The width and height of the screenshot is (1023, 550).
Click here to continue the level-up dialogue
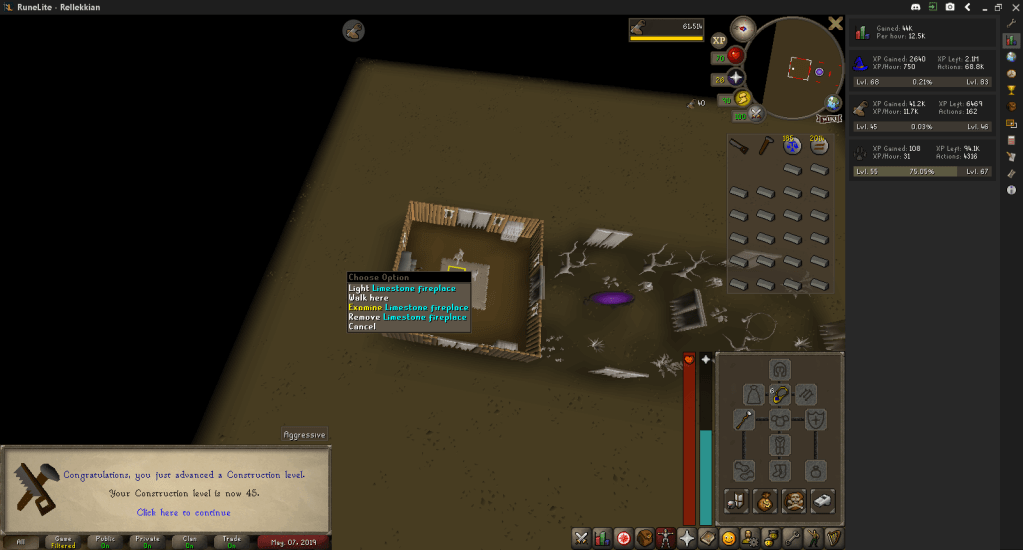[183, 512]
